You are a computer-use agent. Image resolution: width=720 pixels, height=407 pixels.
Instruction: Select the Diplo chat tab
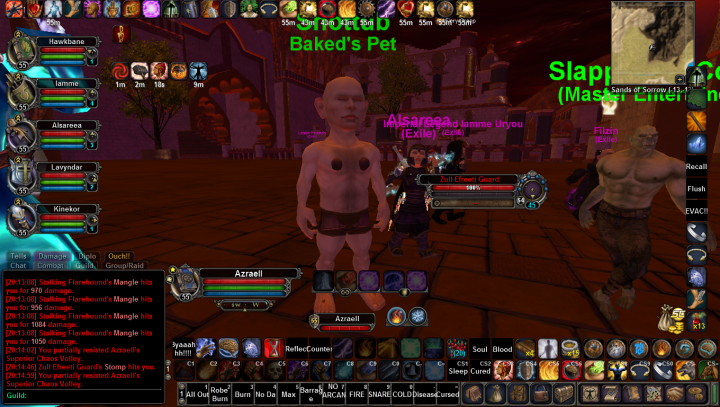pos(86,256)
